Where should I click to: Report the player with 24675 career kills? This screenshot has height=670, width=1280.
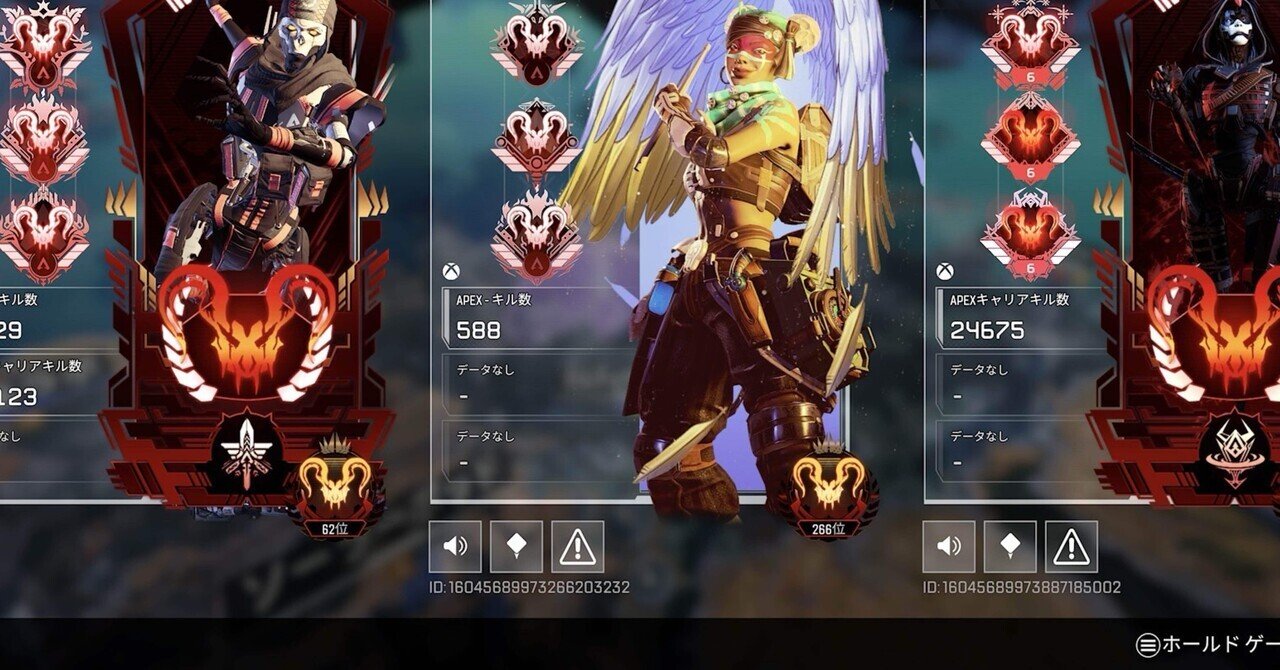pos(1071,547)
